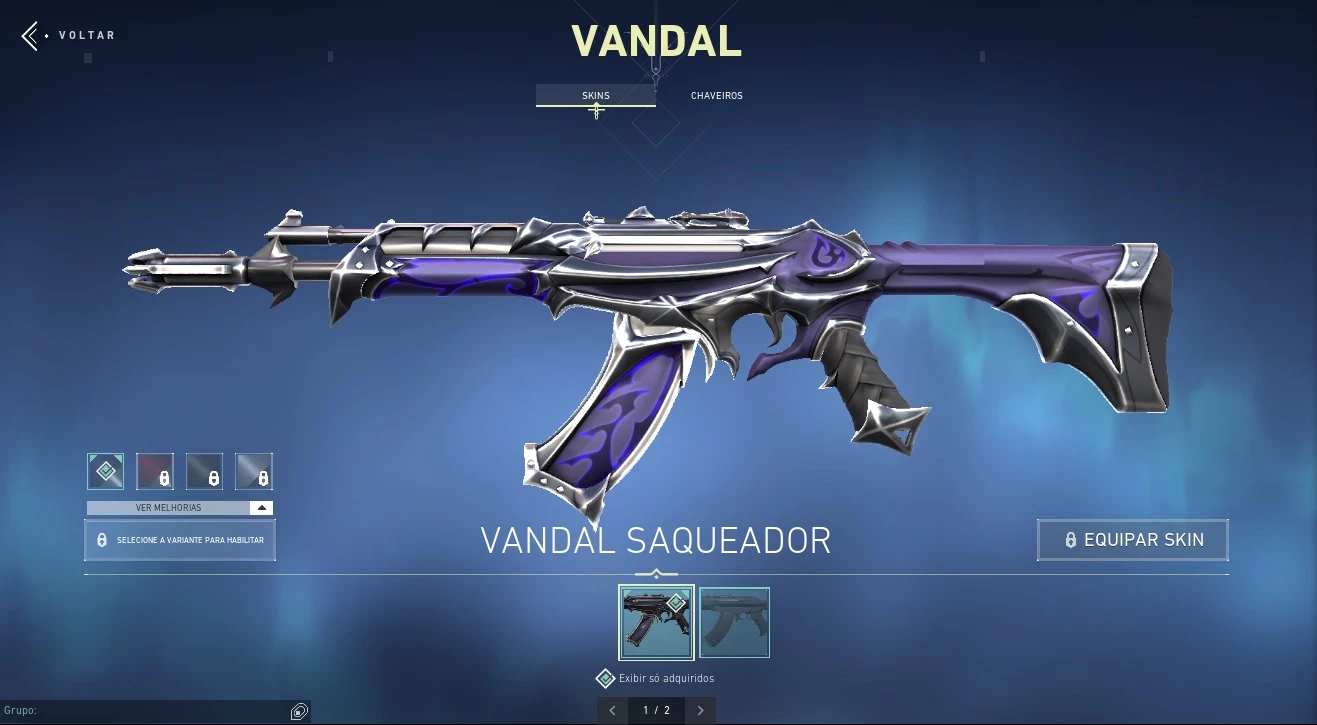Click Selecione a Variante Para Habilitar button

click(x=180, y=540)
